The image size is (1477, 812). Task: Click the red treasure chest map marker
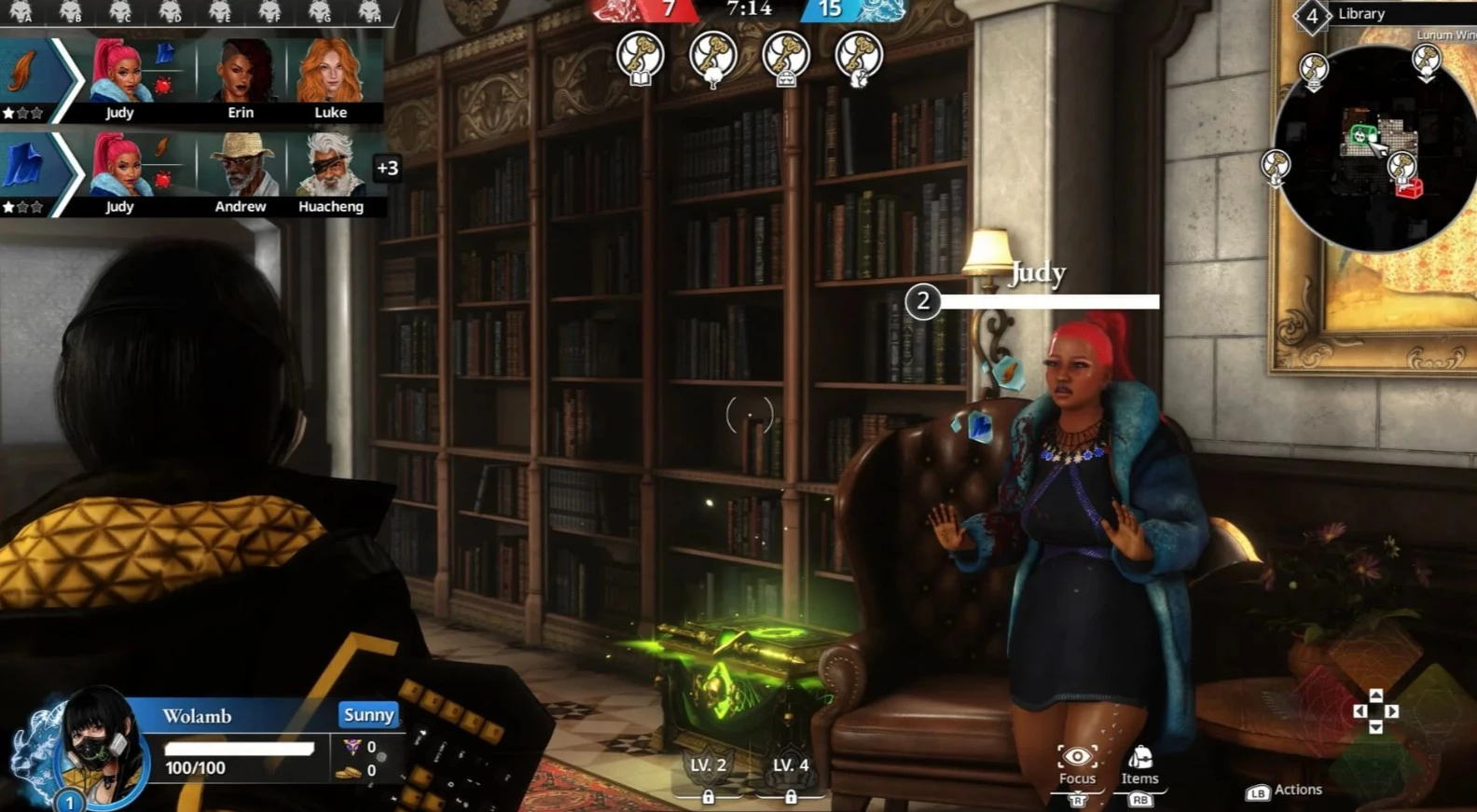click(1409, 189)
